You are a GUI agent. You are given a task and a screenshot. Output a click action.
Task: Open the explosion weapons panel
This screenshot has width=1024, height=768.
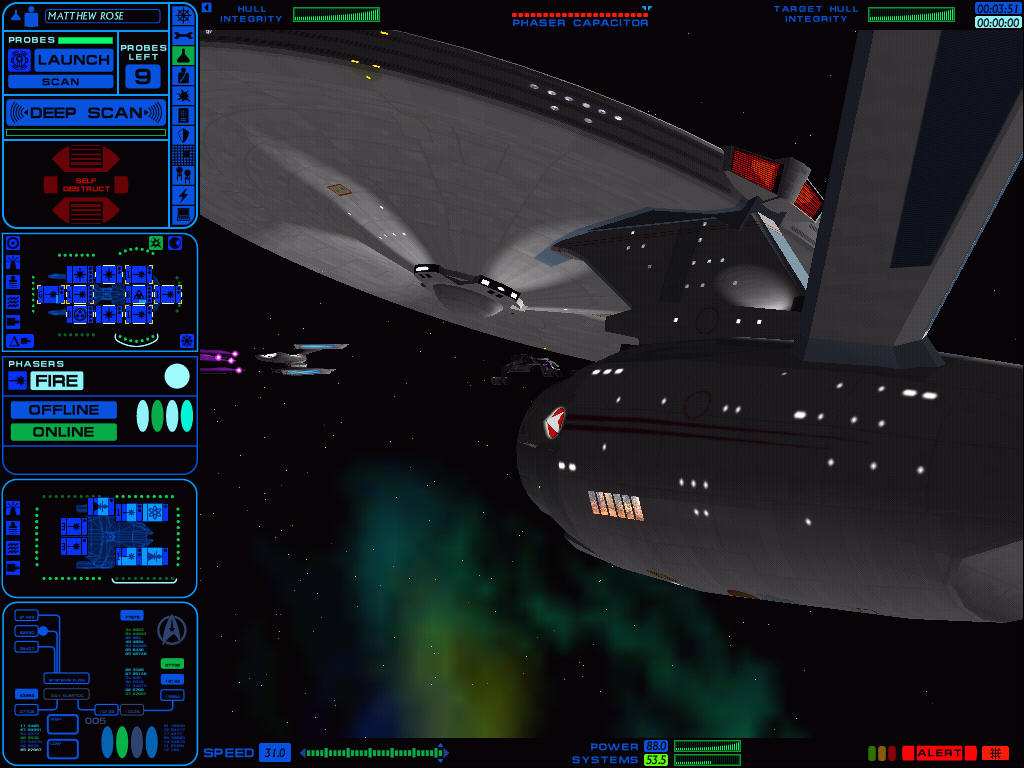(183, 95)
